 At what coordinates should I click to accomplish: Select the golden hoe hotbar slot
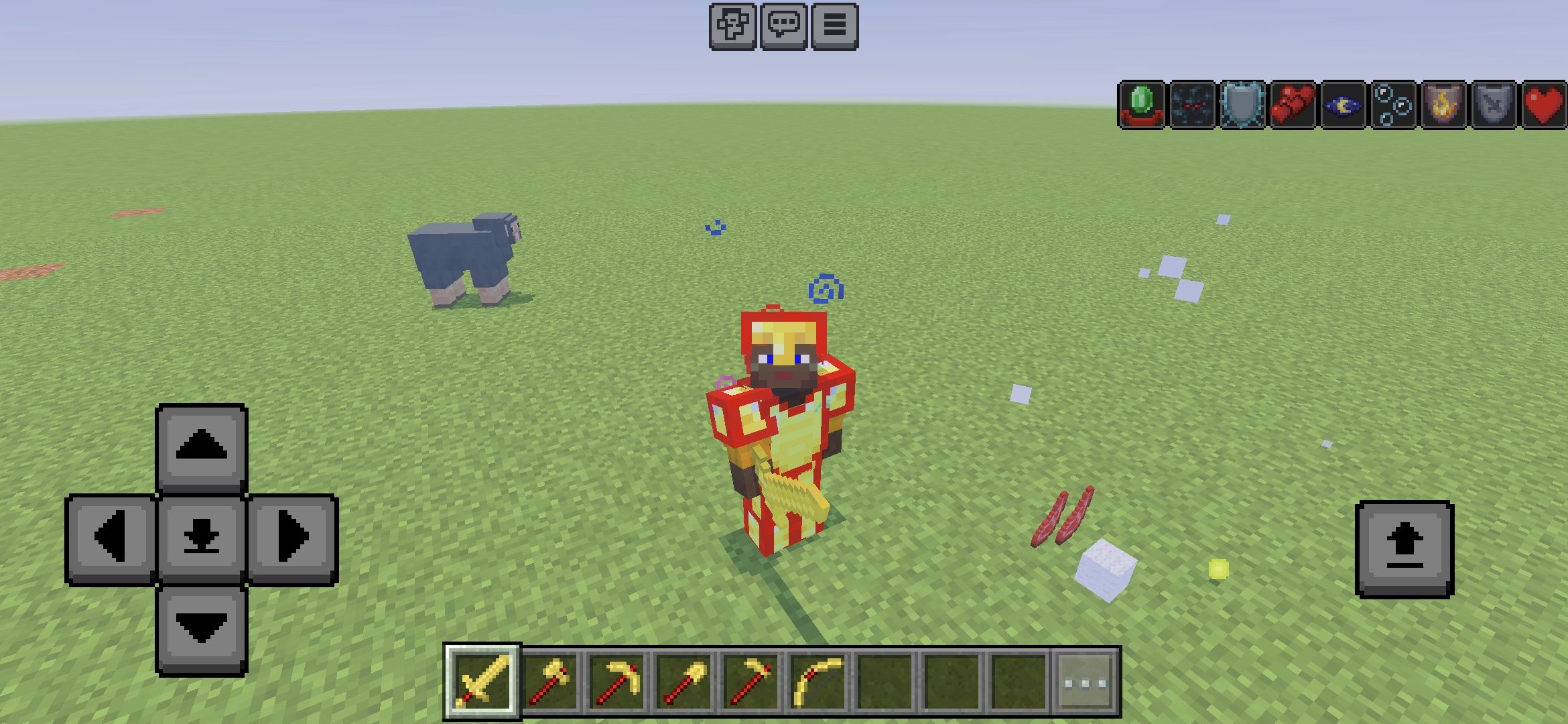pos(750,682)
